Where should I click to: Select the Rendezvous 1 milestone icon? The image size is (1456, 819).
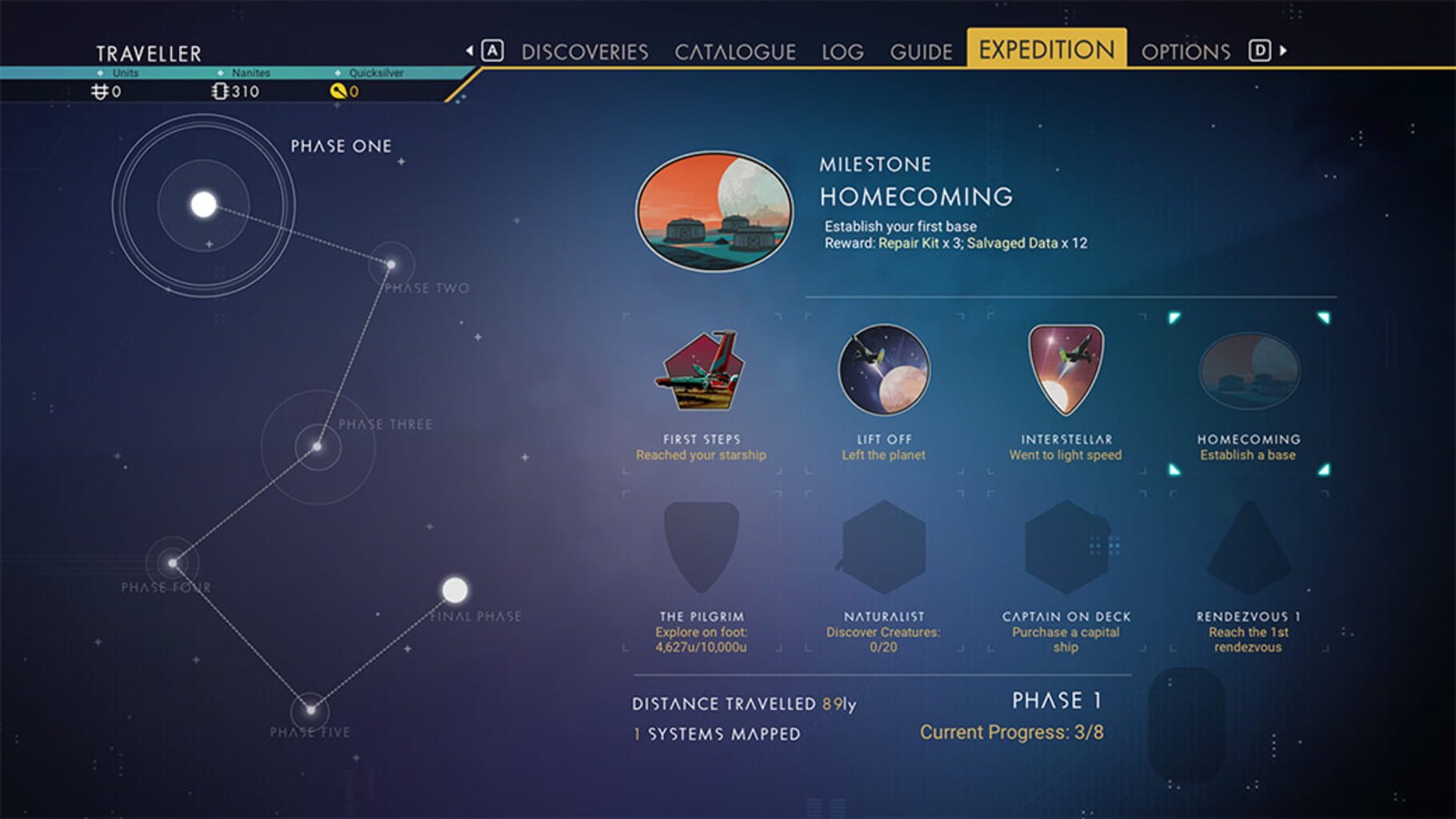coord(1248,545)
